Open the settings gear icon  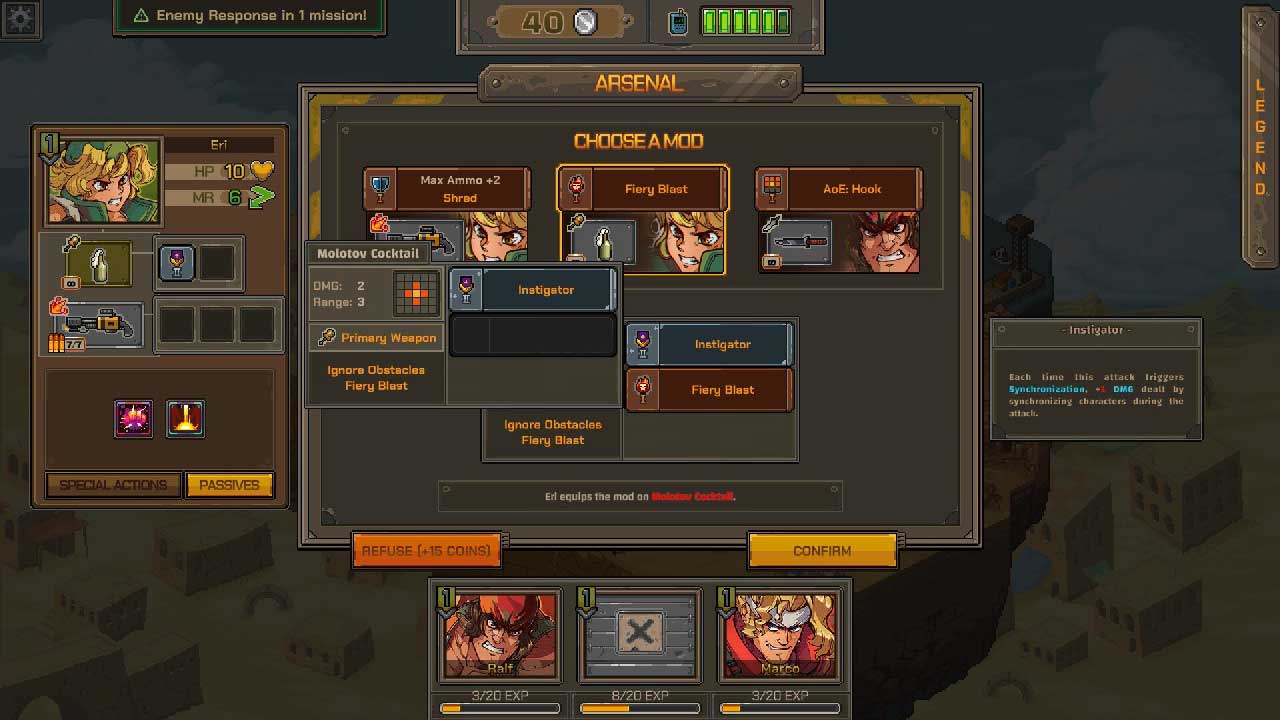pos(20,19)
